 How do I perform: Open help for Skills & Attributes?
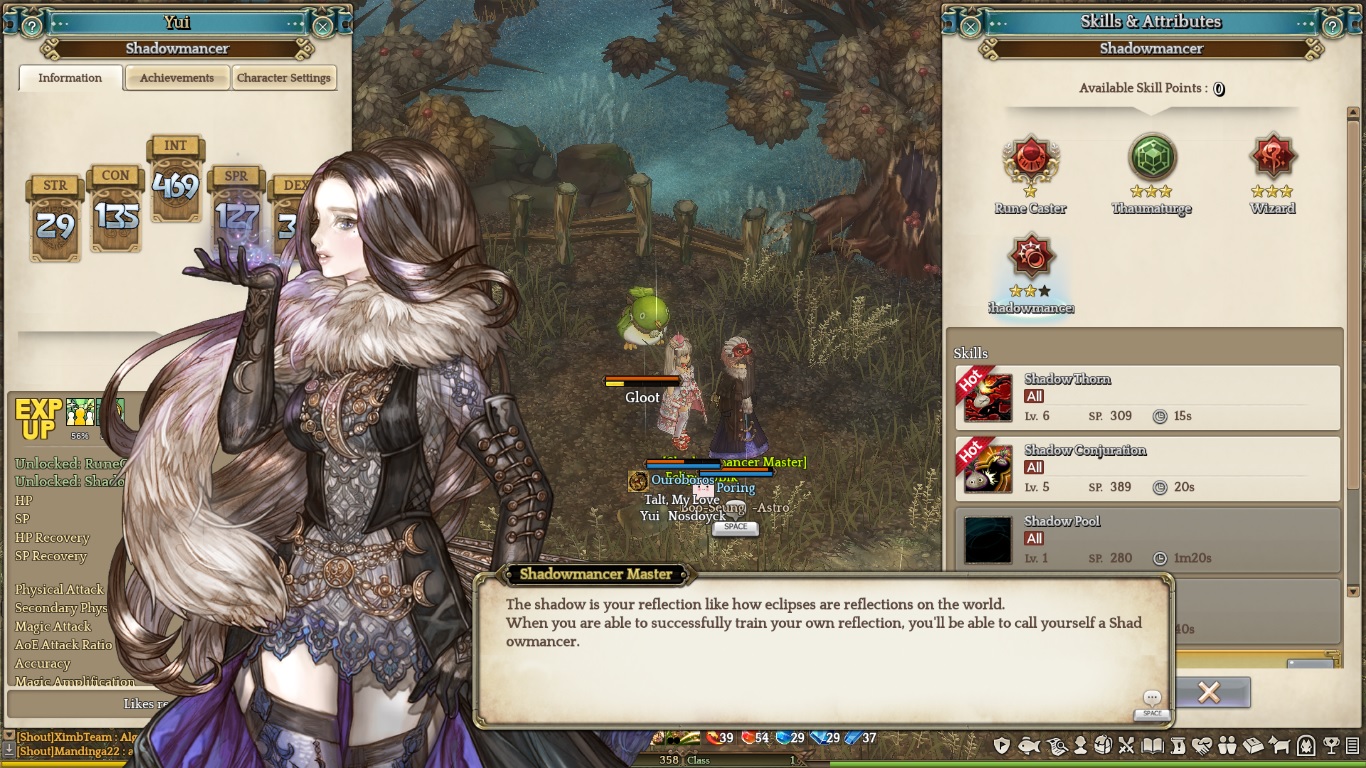[x=1332, y=27]
